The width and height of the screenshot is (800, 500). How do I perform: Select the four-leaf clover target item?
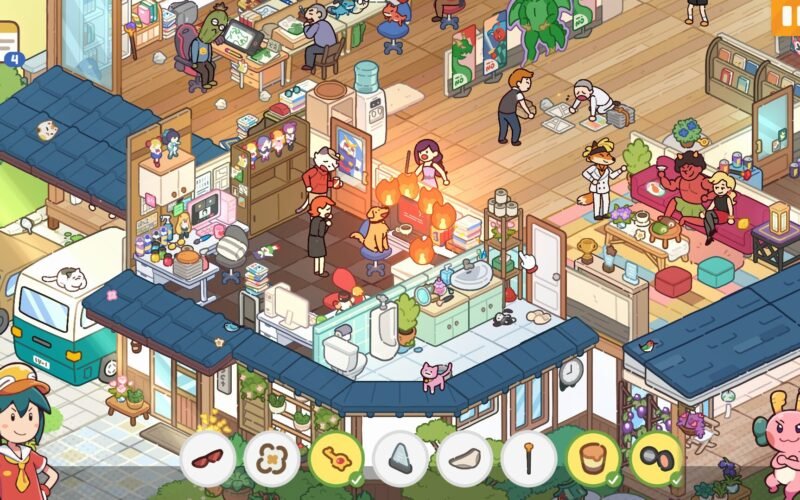click(x=272, y=459)
